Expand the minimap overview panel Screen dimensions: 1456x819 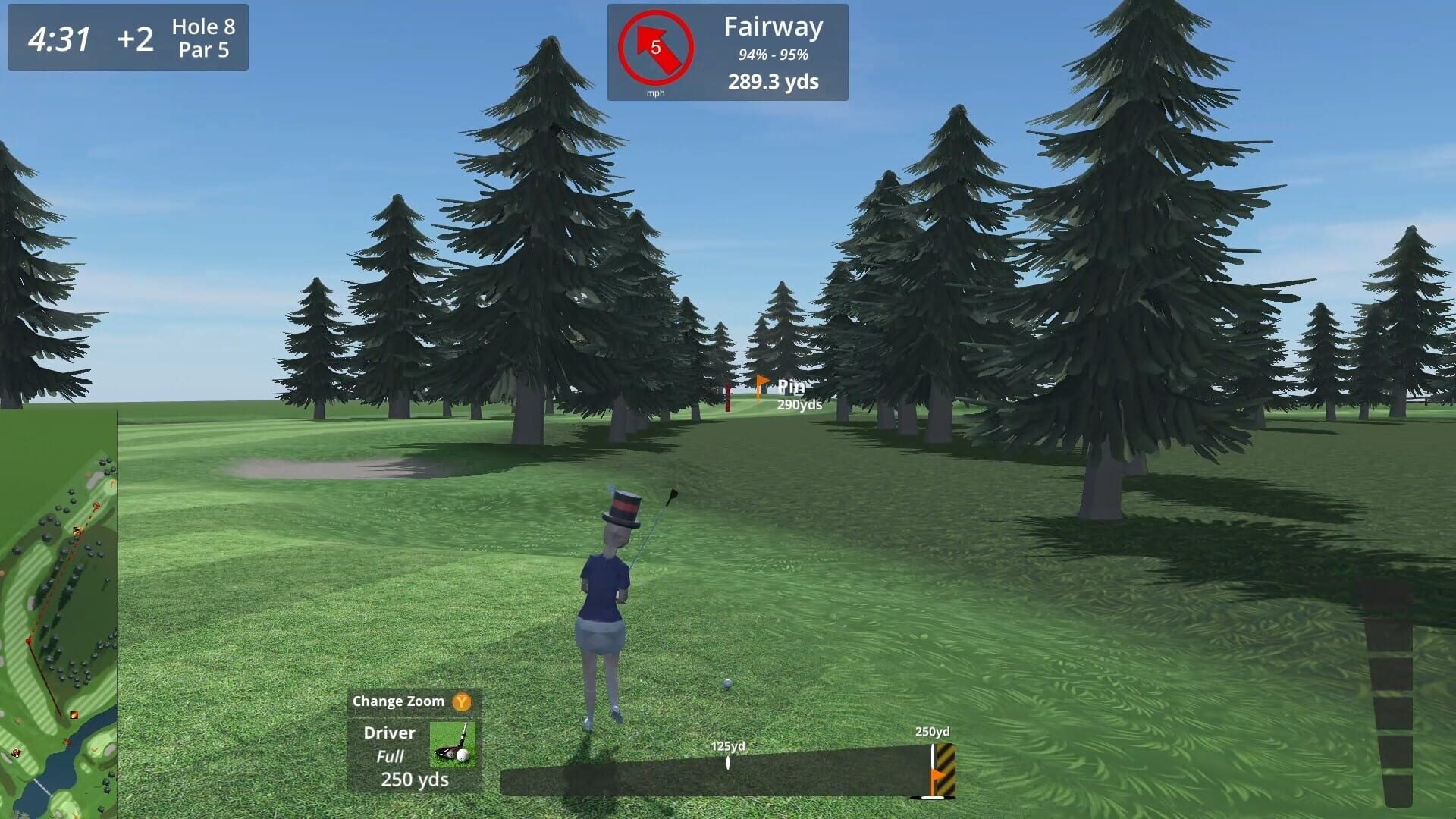point(58,614)
